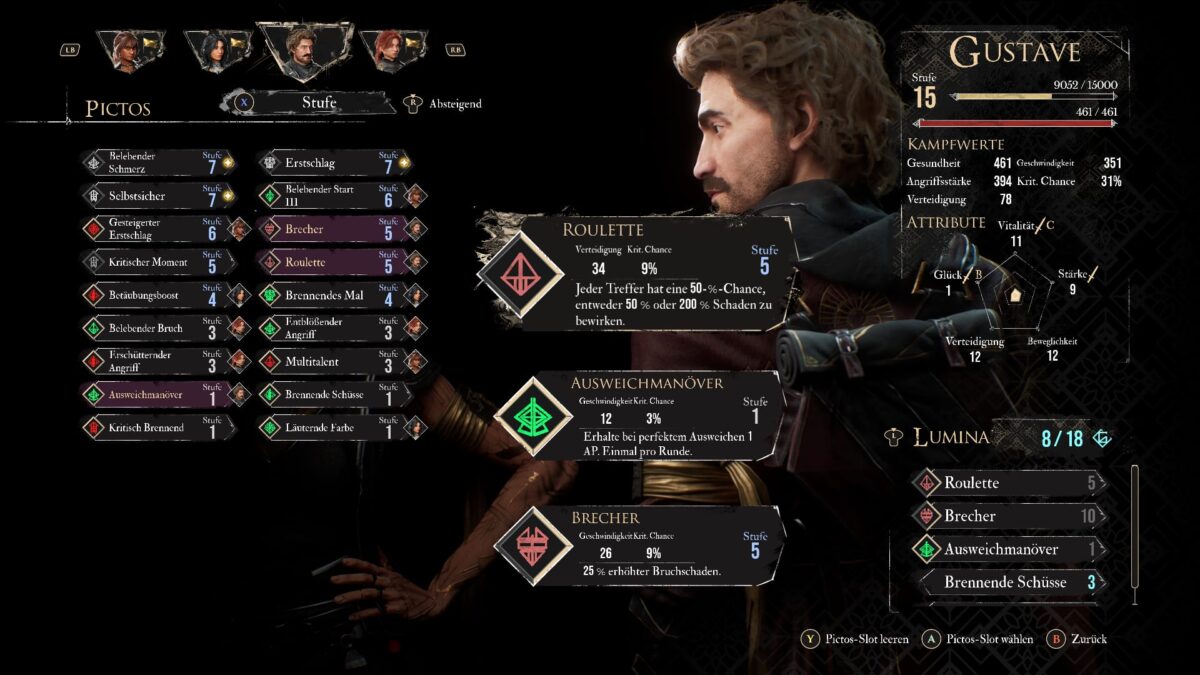Select the Belebender Schmerz picto in the list
This screenshot has height=675, width=1200.
click(160, 163)
